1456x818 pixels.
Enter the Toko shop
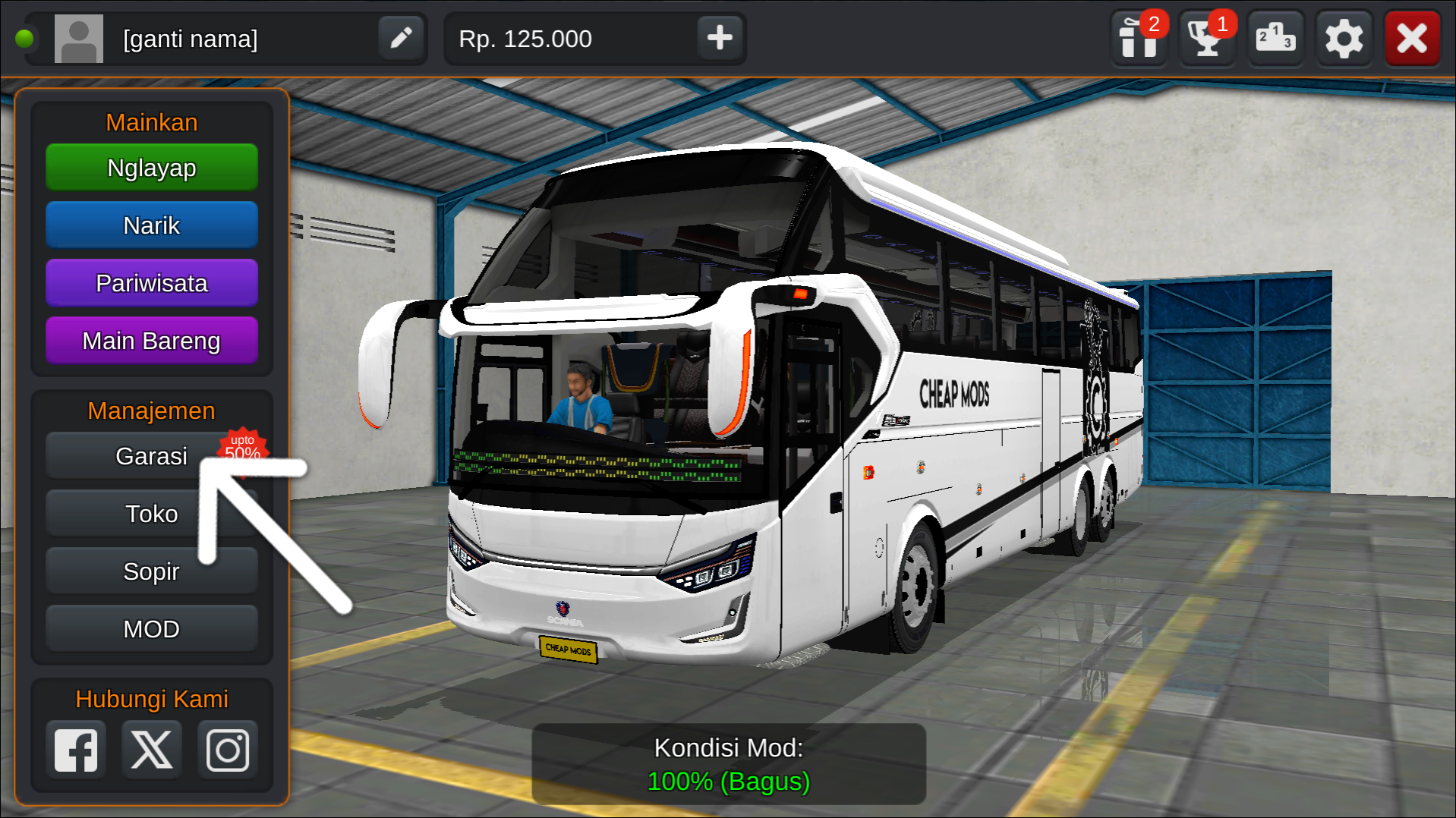point(151,513)
